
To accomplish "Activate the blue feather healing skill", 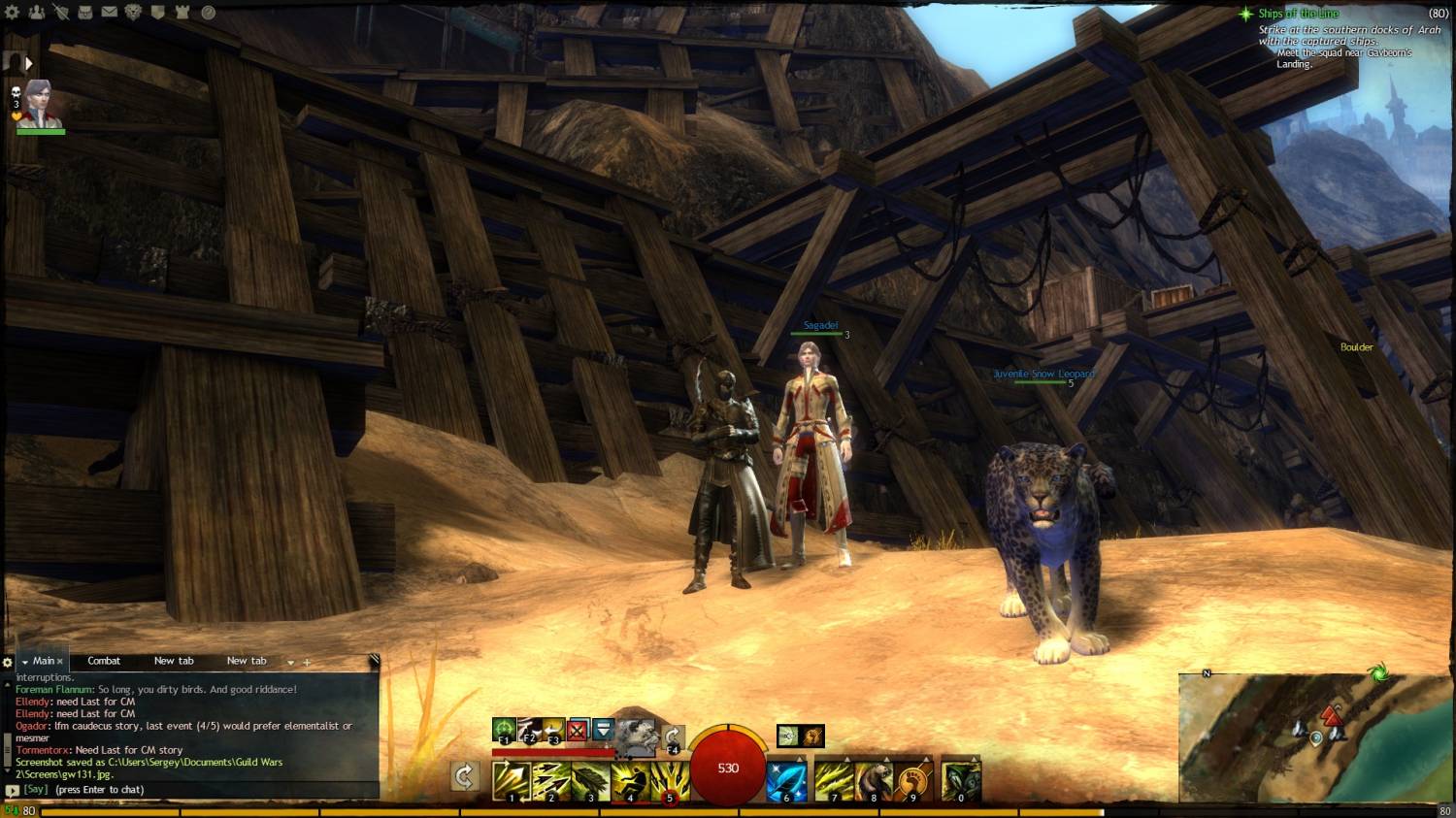I will click(x=786, y=780).
